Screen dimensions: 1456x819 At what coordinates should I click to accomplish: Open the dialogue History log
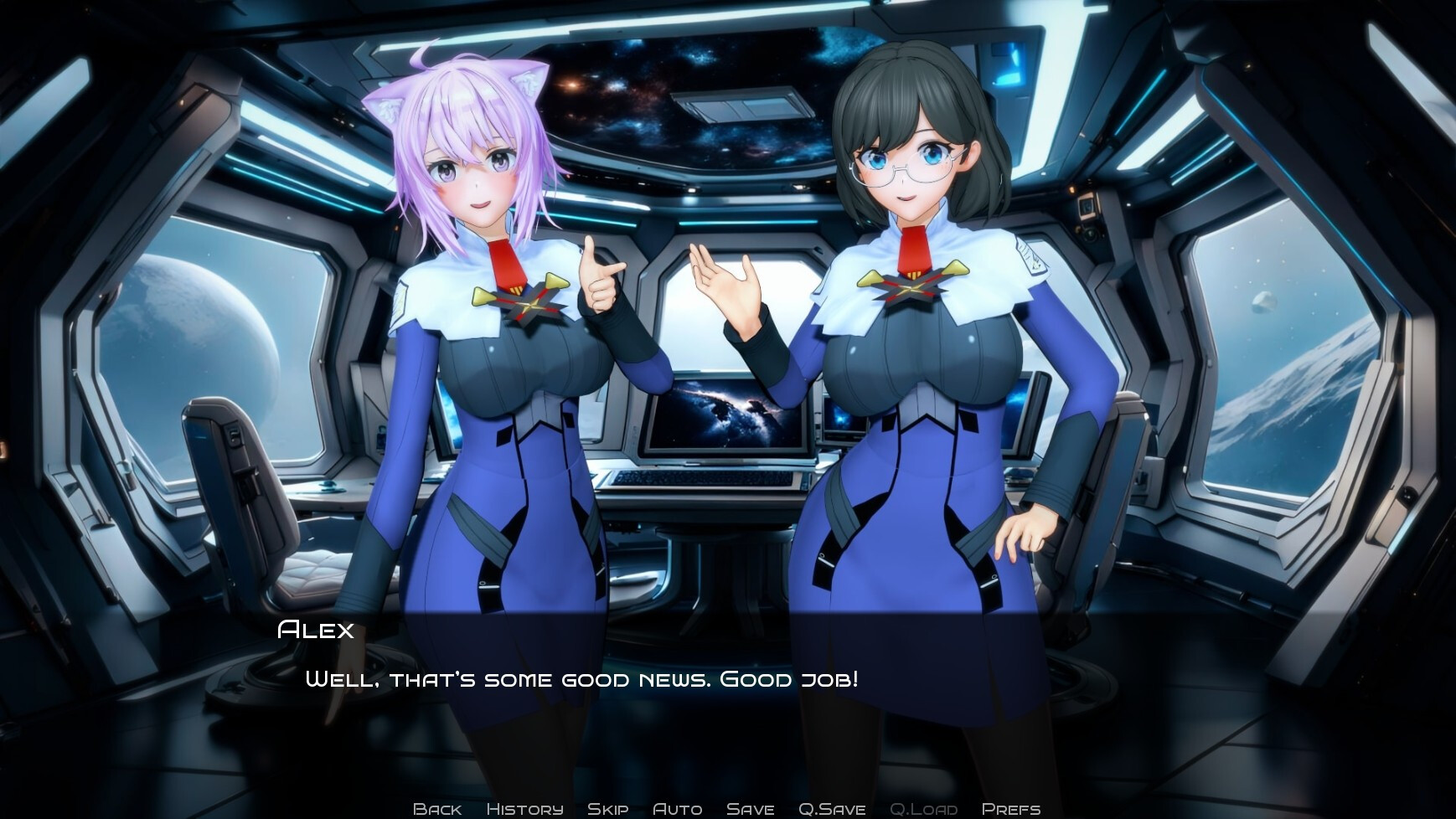point(524,809)
